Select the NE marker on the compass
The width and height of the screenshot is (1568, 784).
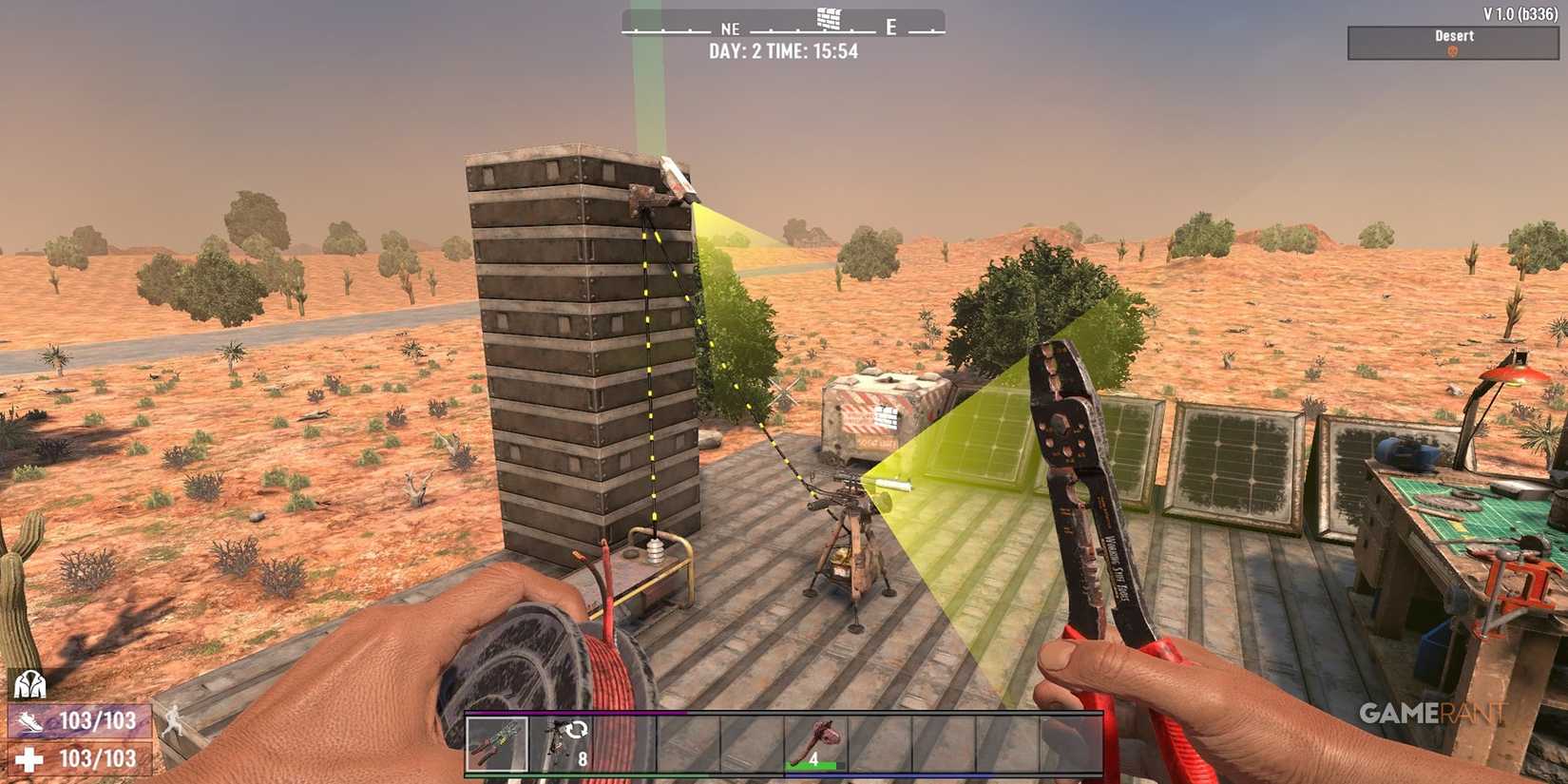pyautogui.click(x=728, y=29)
